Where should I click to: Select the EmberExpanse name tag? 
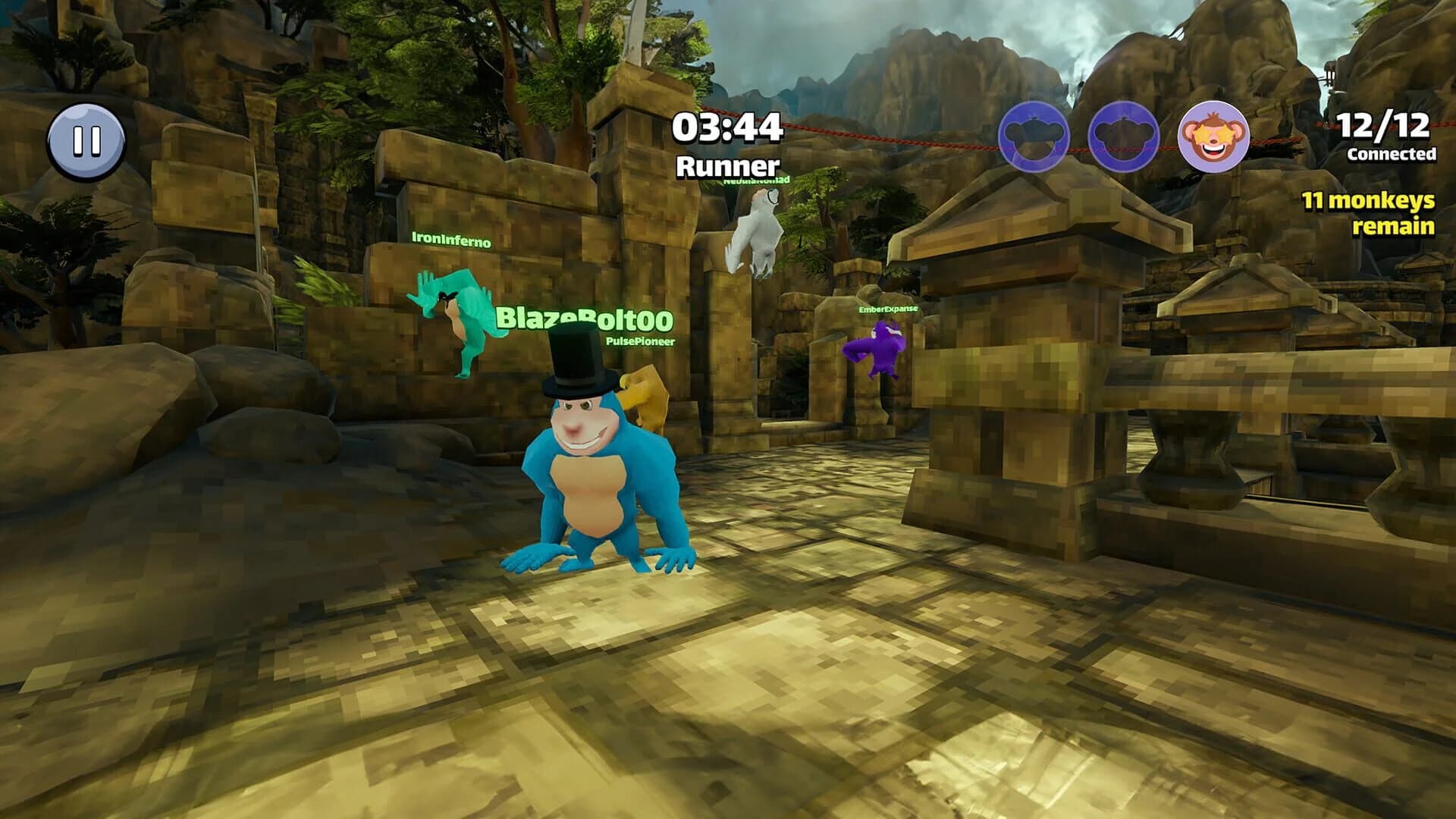tap(886, 310)
